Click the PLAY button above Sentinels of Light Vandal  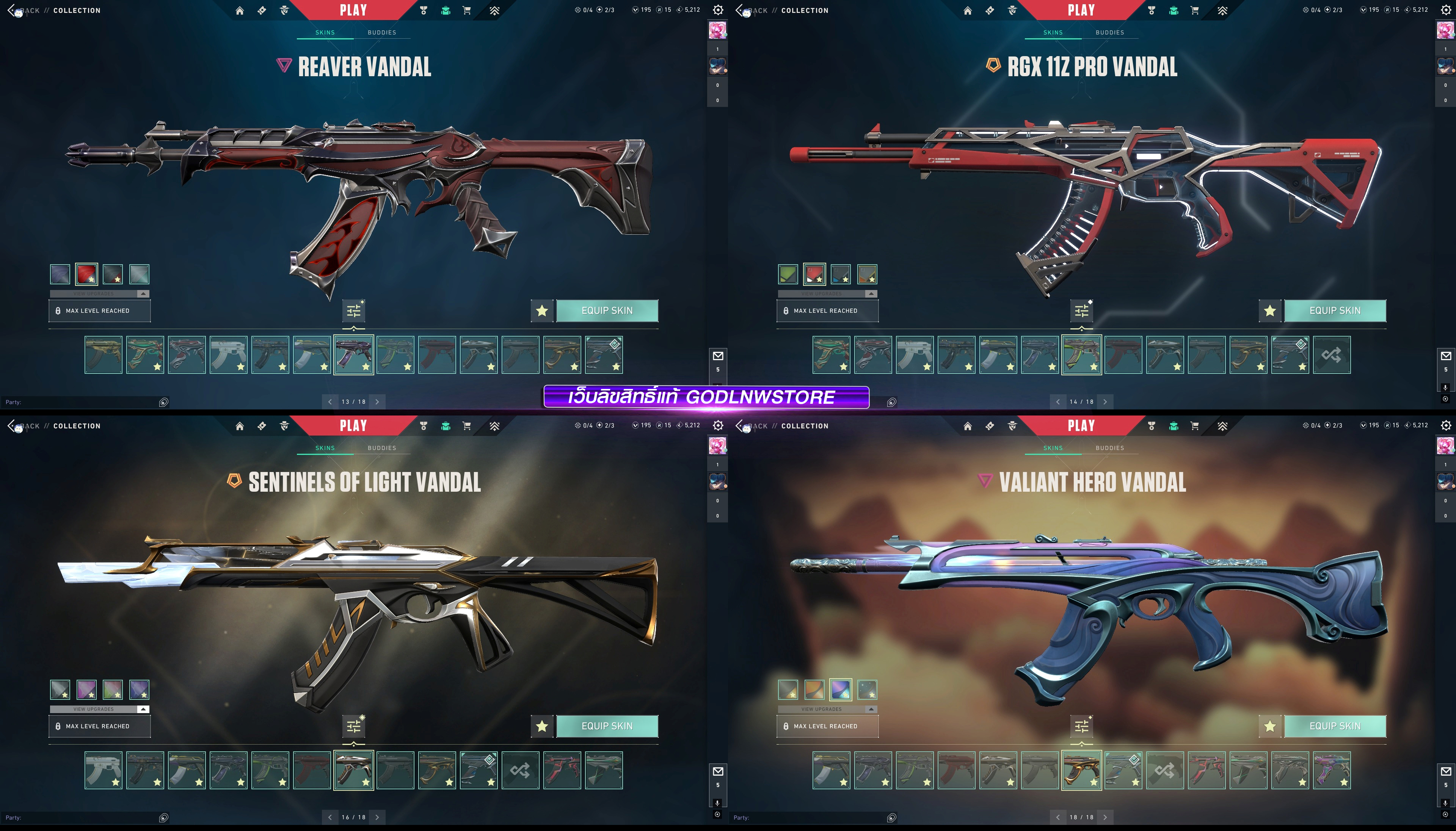pos(353,426)
